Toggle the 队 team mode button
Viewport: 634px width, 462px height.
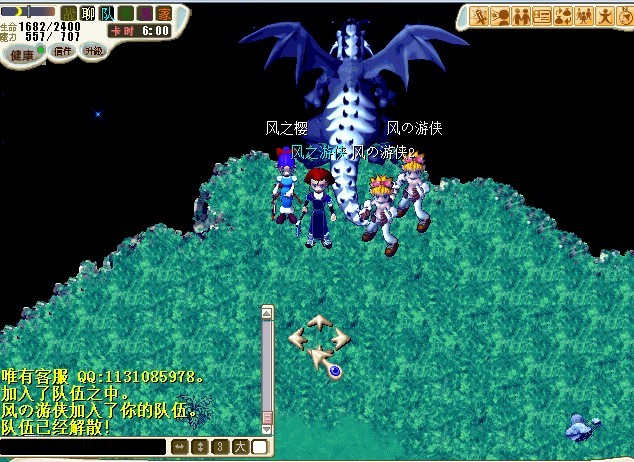pyautogui.click(x=106, y=14)
